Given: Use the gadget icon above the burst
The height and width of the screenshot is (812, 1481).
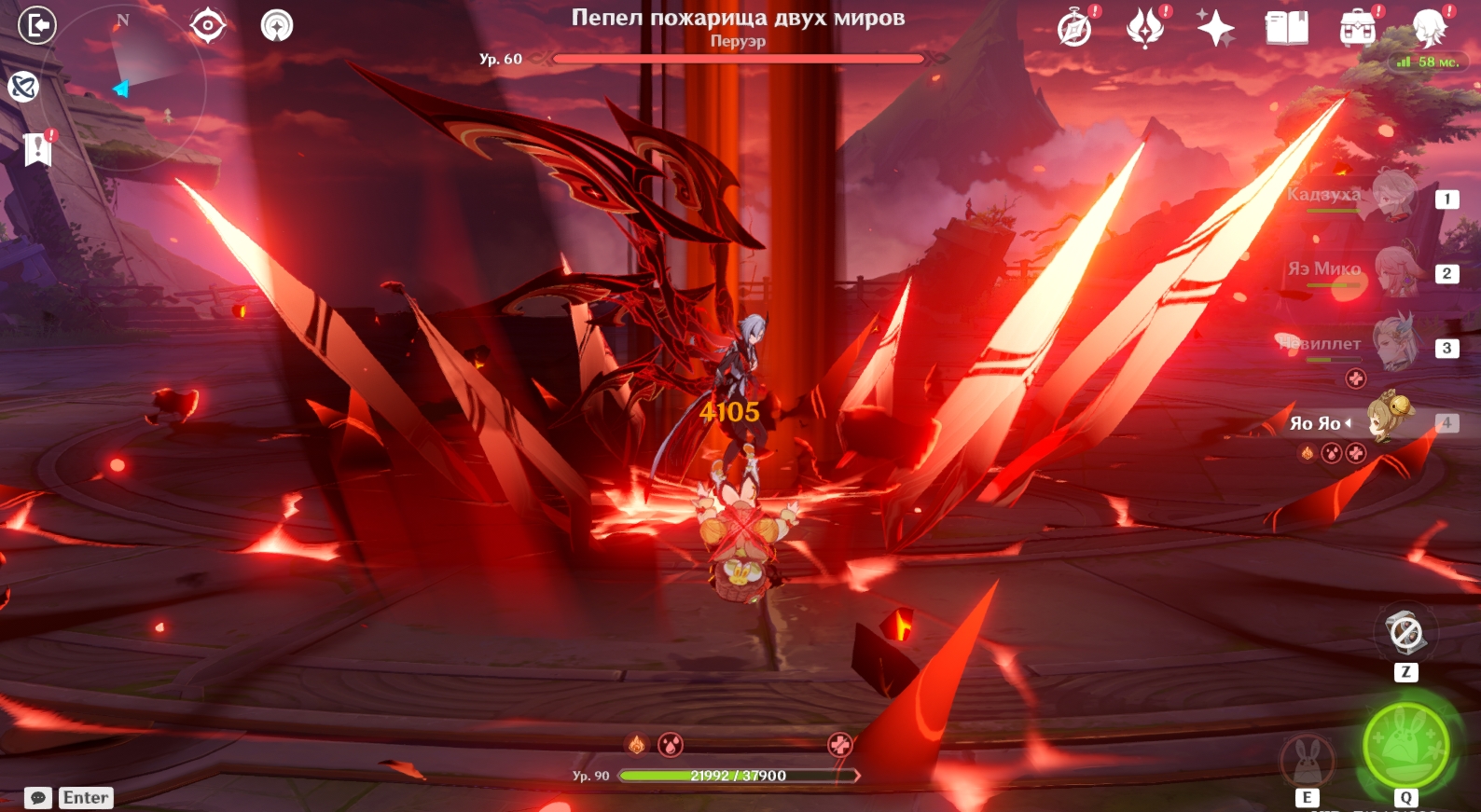Looking at the screenshot, I should [1405, 634].
